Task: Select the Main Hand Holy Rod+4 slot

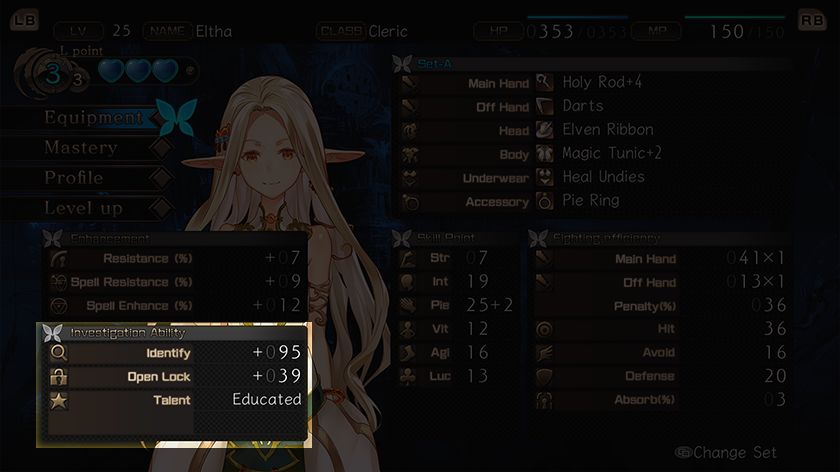Action: click(594, 83)
